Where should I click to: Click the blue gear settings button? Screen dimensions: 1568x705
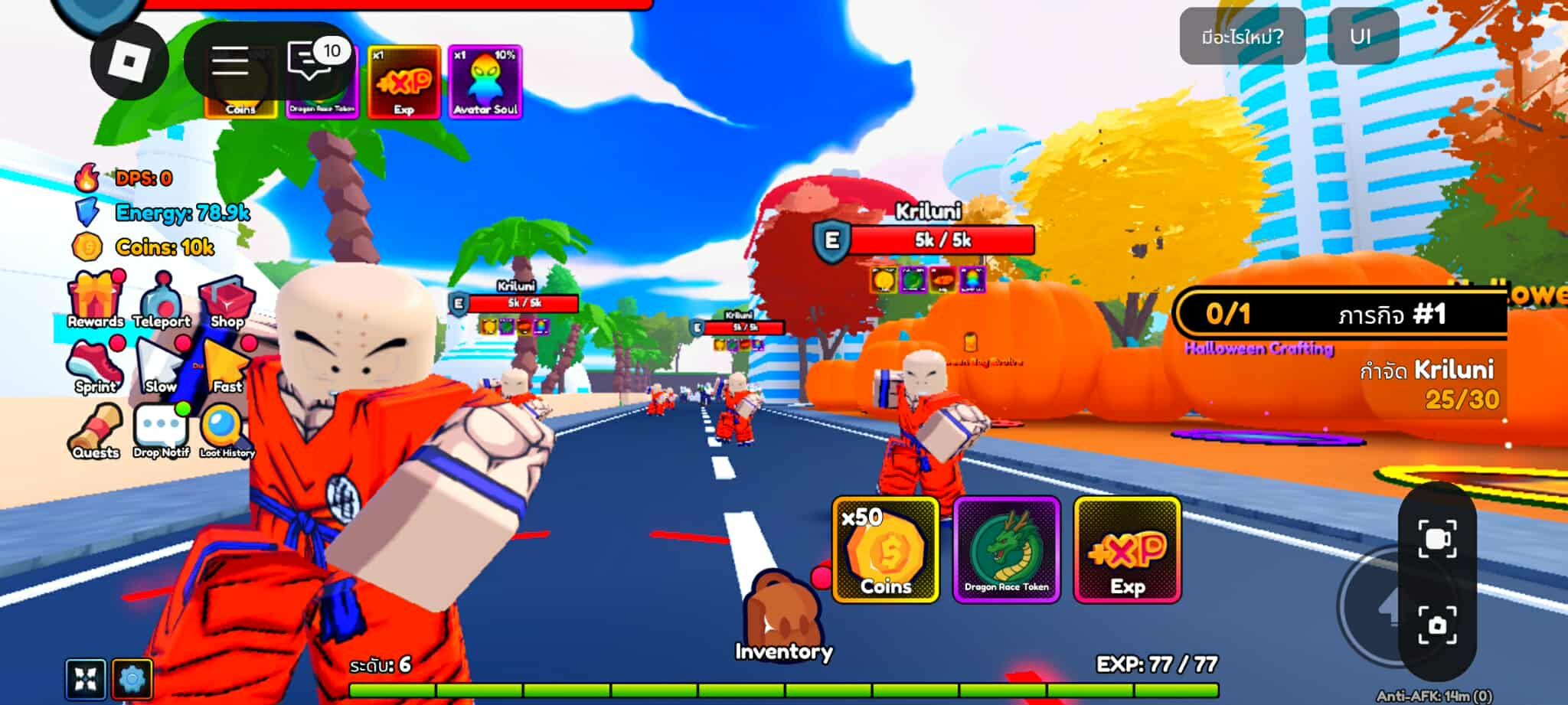pyautogui.click(x=132, y=678)
